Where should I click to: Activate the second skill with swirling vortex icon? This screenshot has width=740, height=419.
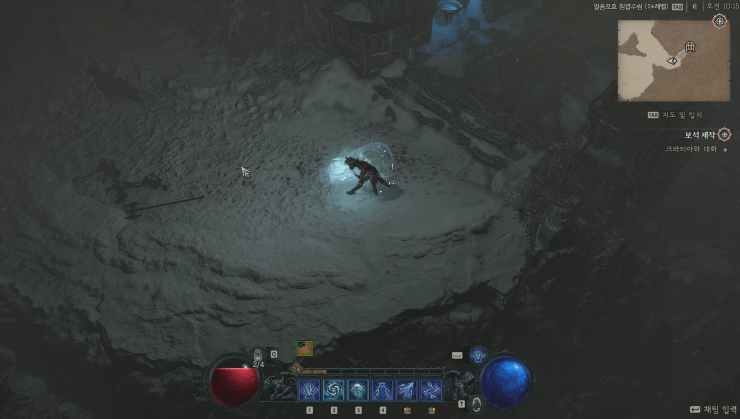(x=334, y=389)
